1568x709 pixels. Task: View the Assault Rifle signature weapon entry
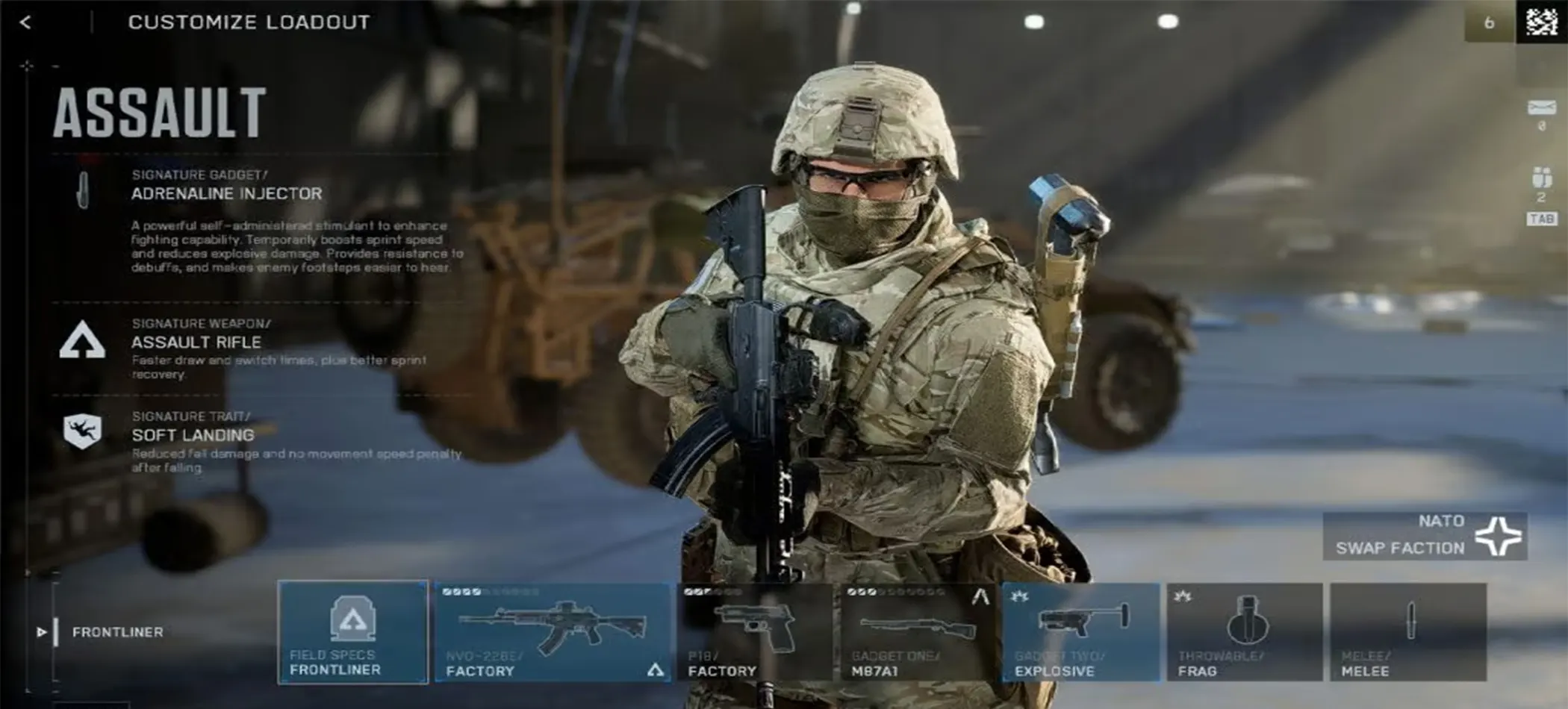tap(196, 342)
